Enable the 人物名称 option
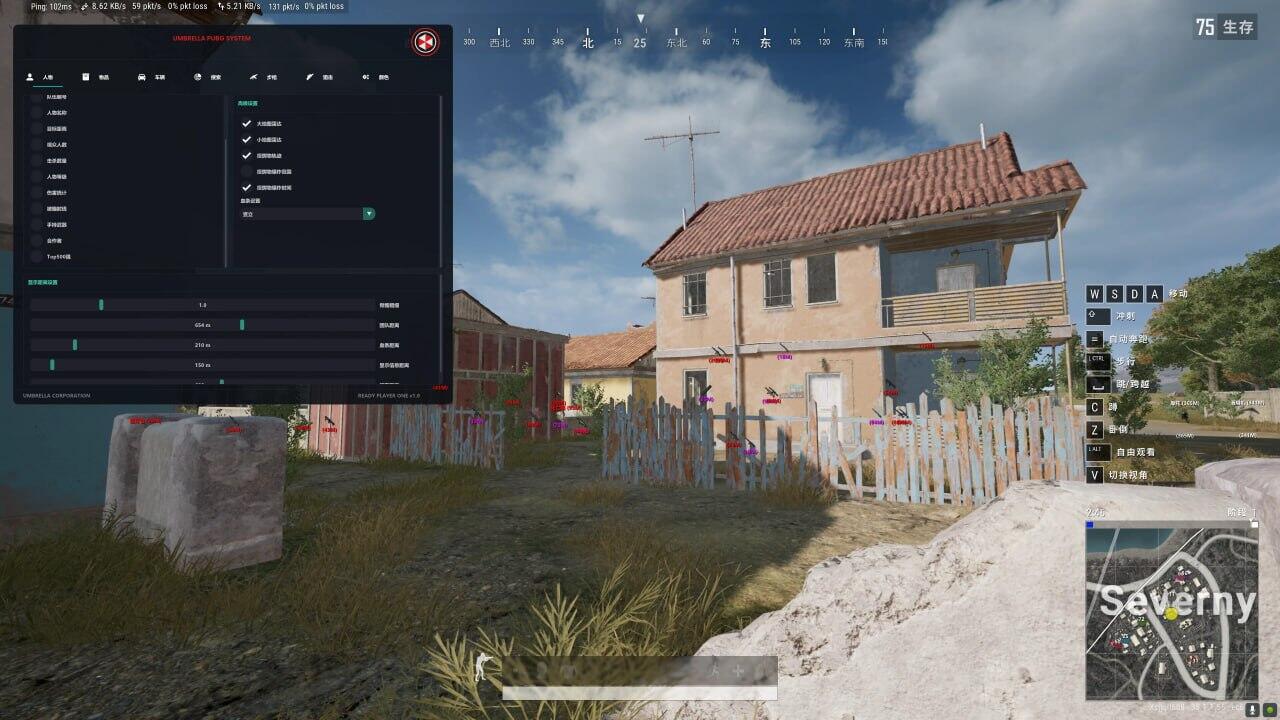The height and width of the screenshot is (720, 1280). click(x=37, y=113)
